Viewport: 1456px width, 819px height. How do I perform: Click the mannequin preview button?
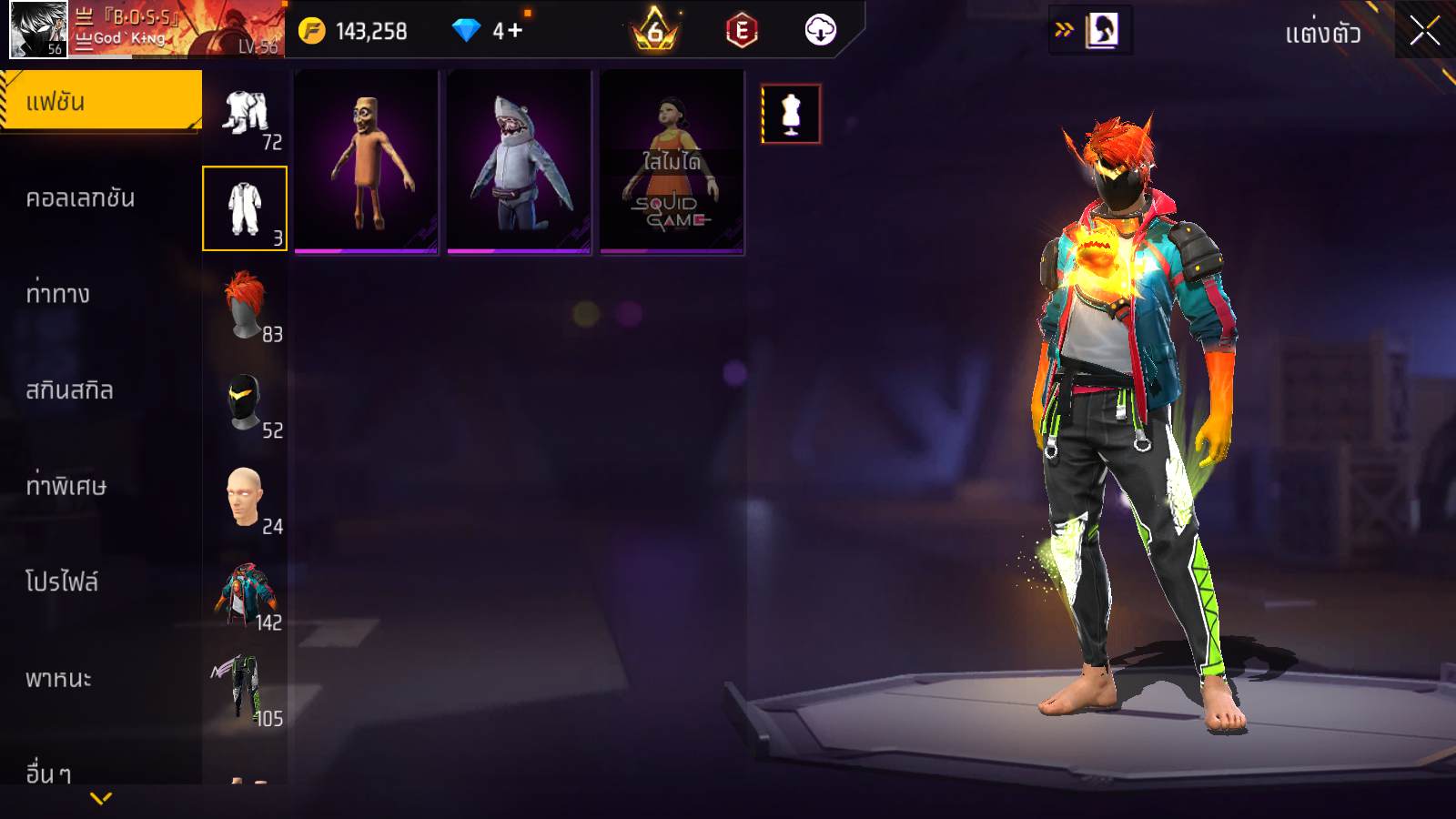(791, 114)
